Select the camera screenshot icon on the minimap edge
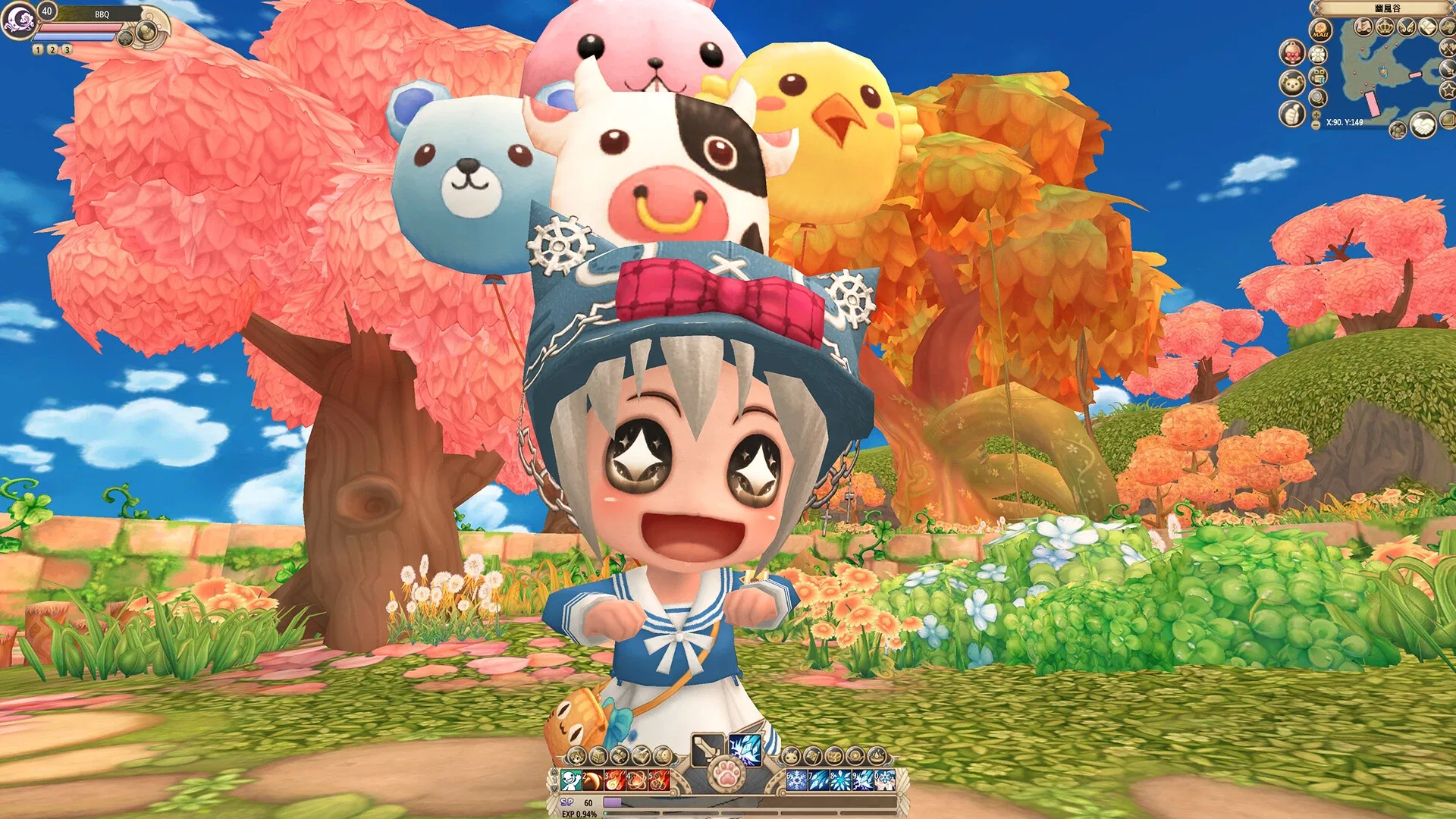This screenshot has width=1456, height=819. [x=1317, y=77]
